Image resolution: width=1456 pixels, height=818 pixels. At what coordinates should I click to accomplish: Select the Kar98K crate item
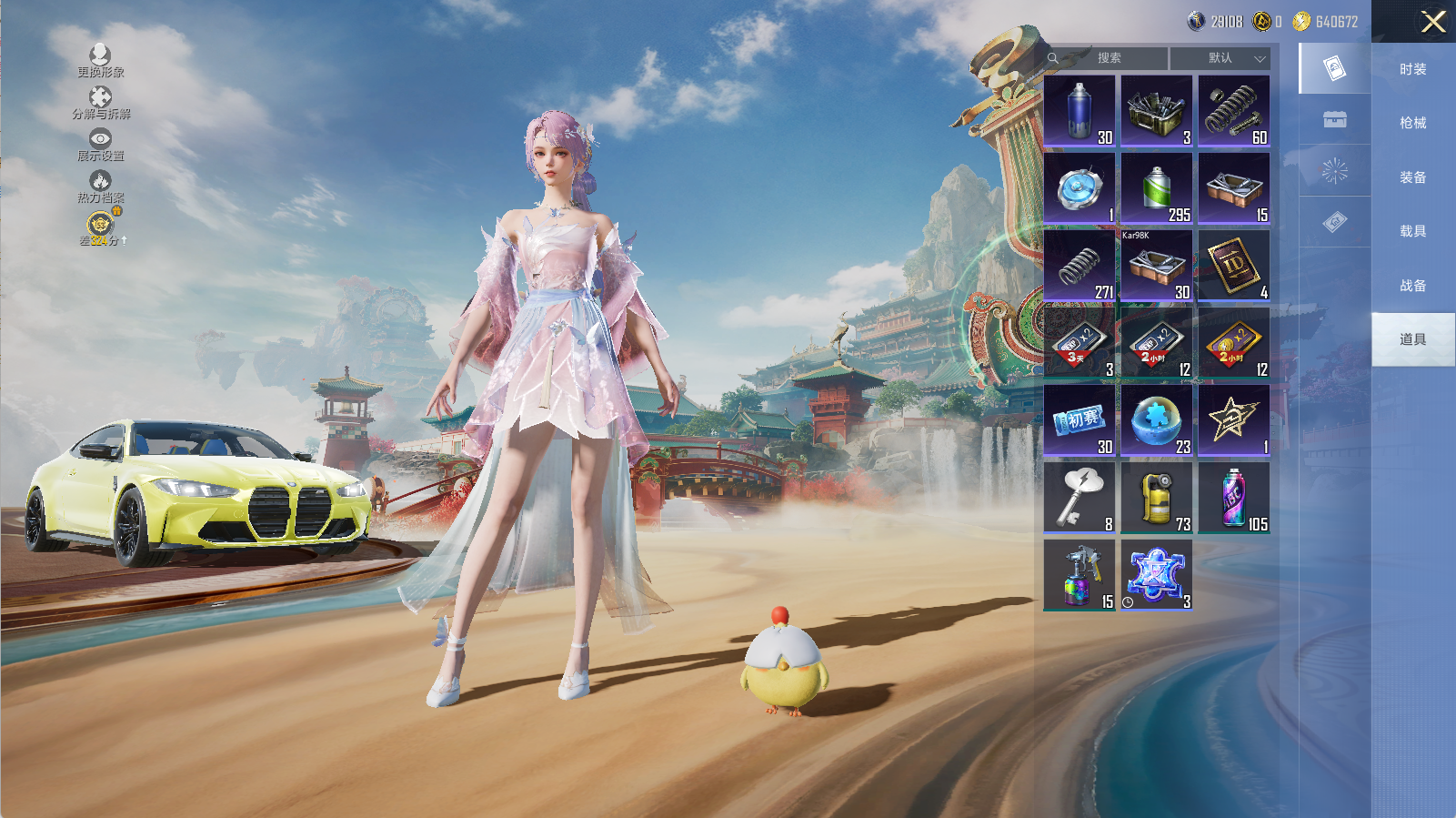pyautogui.click(x=1156, y=266)
